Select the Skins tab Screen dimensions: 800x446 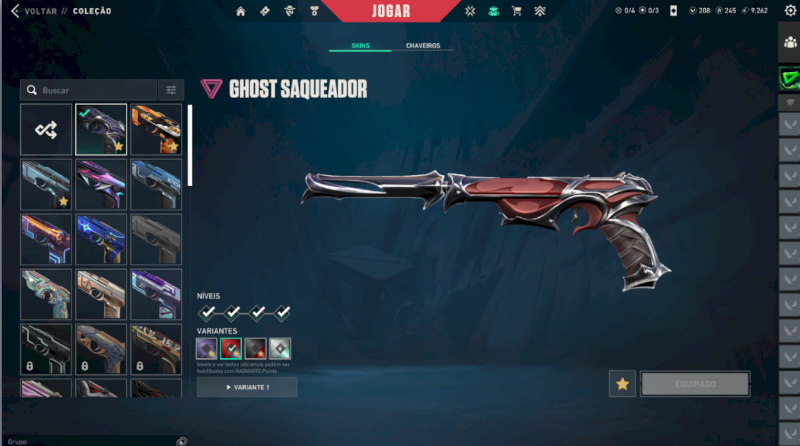click(x=361, y=46)
